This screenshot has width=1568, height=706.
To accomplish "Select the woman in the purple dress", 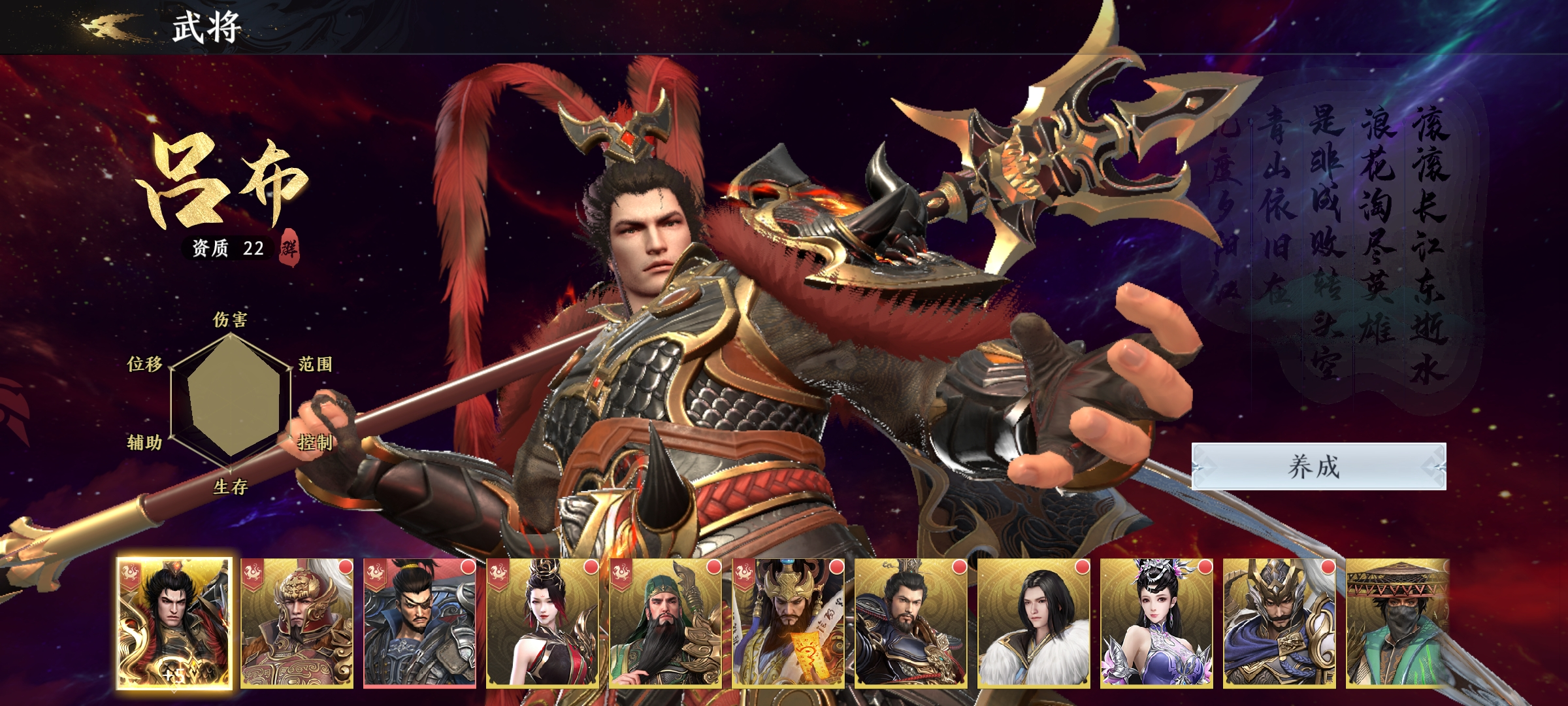I will [1157, 623].
